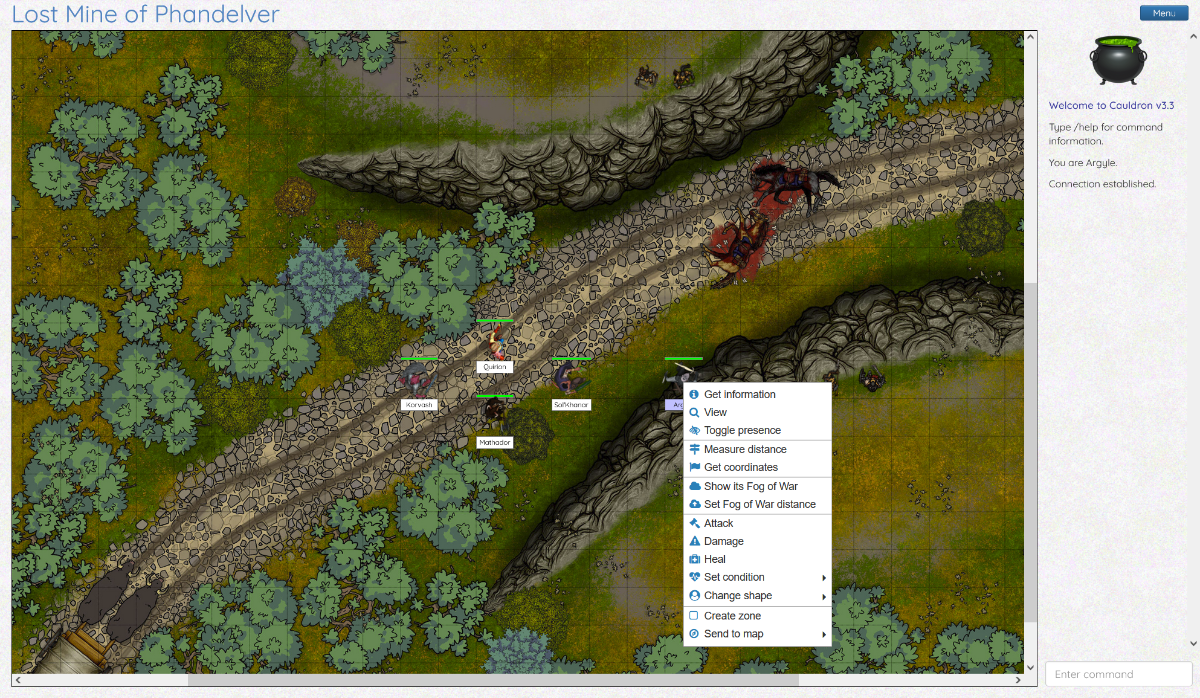This screenshot has height=698, width=1200.
Task: Open the blue Menu button
Action: 1163,13
